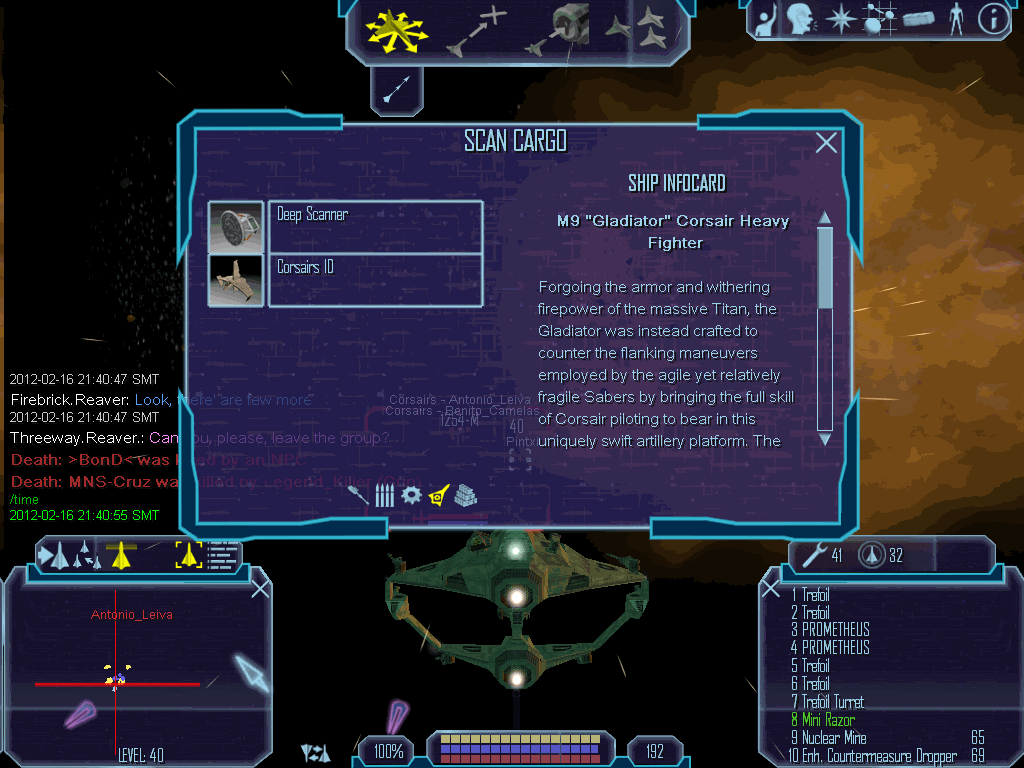Close the target status panel
The width and height of the screenshot is (1024, 768).
coord(260,588)
